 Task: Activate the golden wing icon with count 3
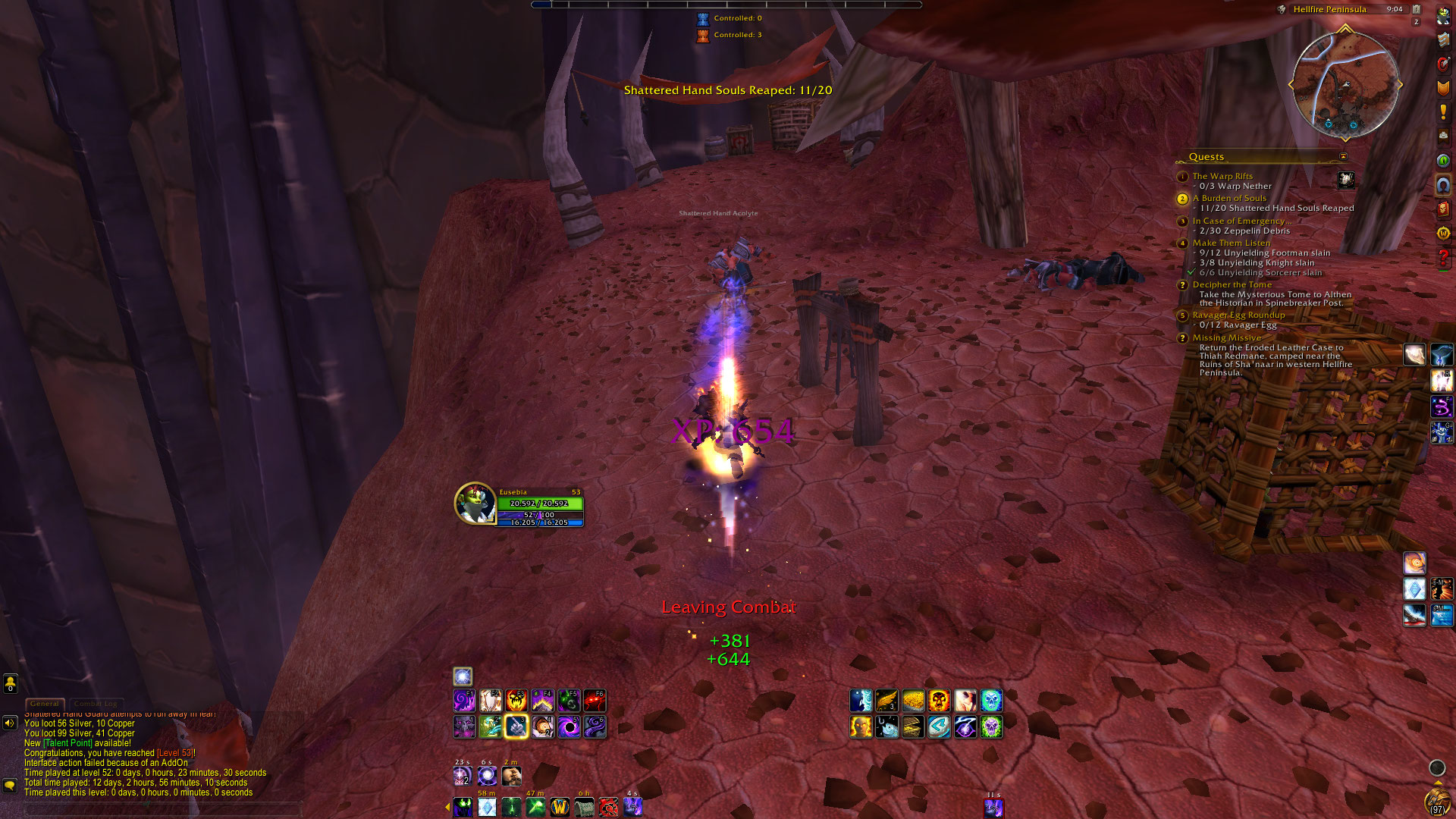click(886, 701)
